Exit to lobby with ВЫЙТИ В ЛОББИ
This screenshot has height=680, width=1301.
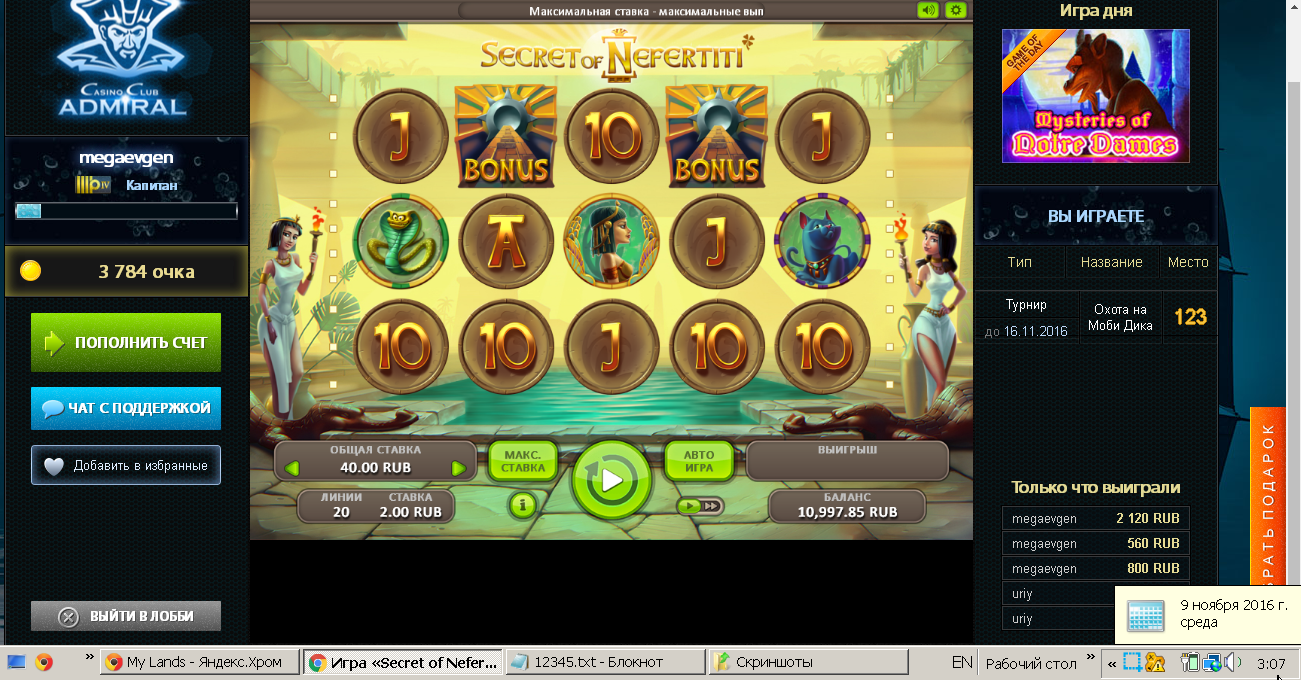click(x=126, y=616)
